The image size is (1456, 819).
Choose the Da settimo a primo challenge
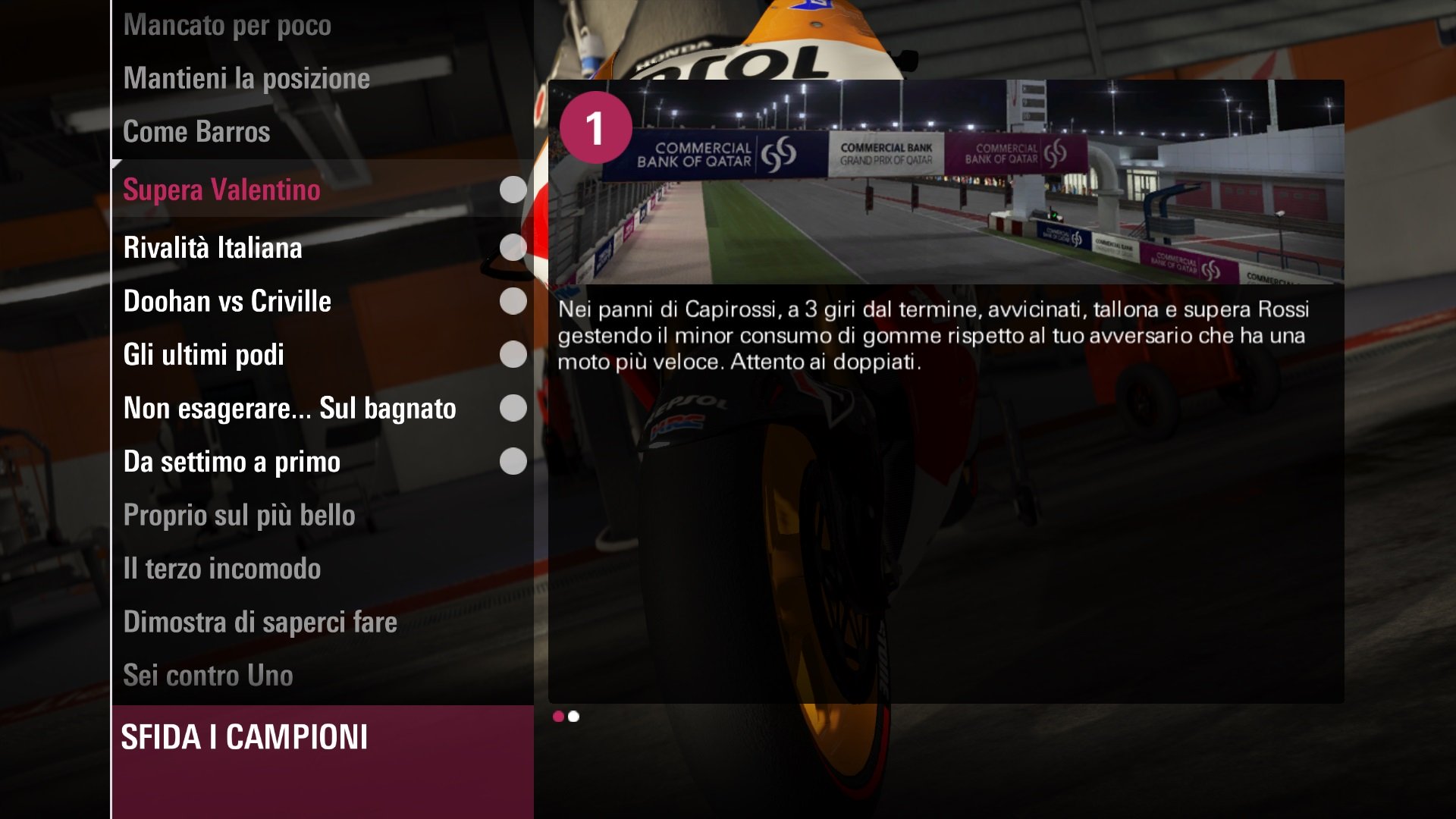click(231, 462)
